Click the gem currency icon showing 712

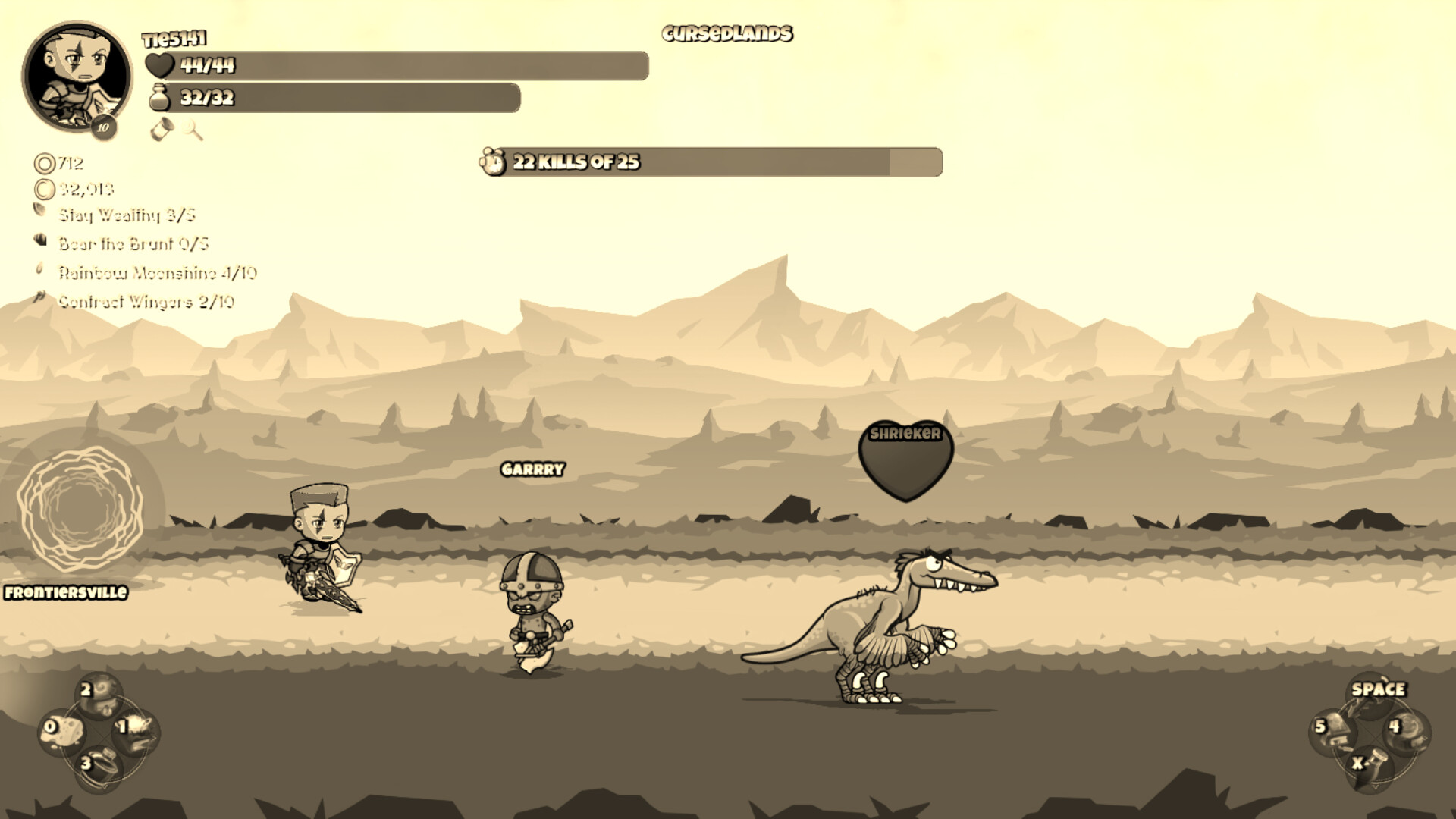[44, 164]
